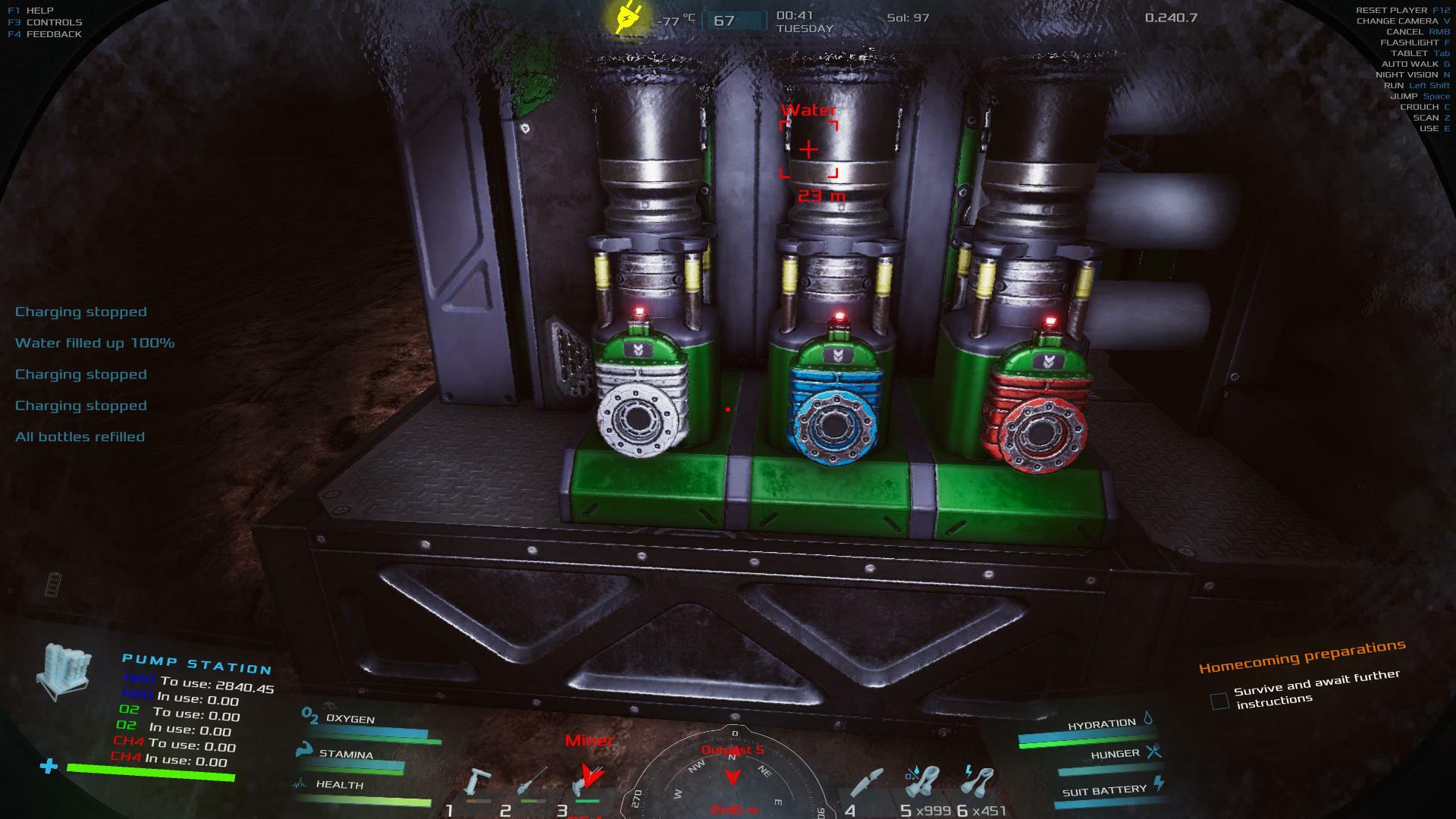Select the knife-shaped tool in hotbar slot 4

[868, 783]
